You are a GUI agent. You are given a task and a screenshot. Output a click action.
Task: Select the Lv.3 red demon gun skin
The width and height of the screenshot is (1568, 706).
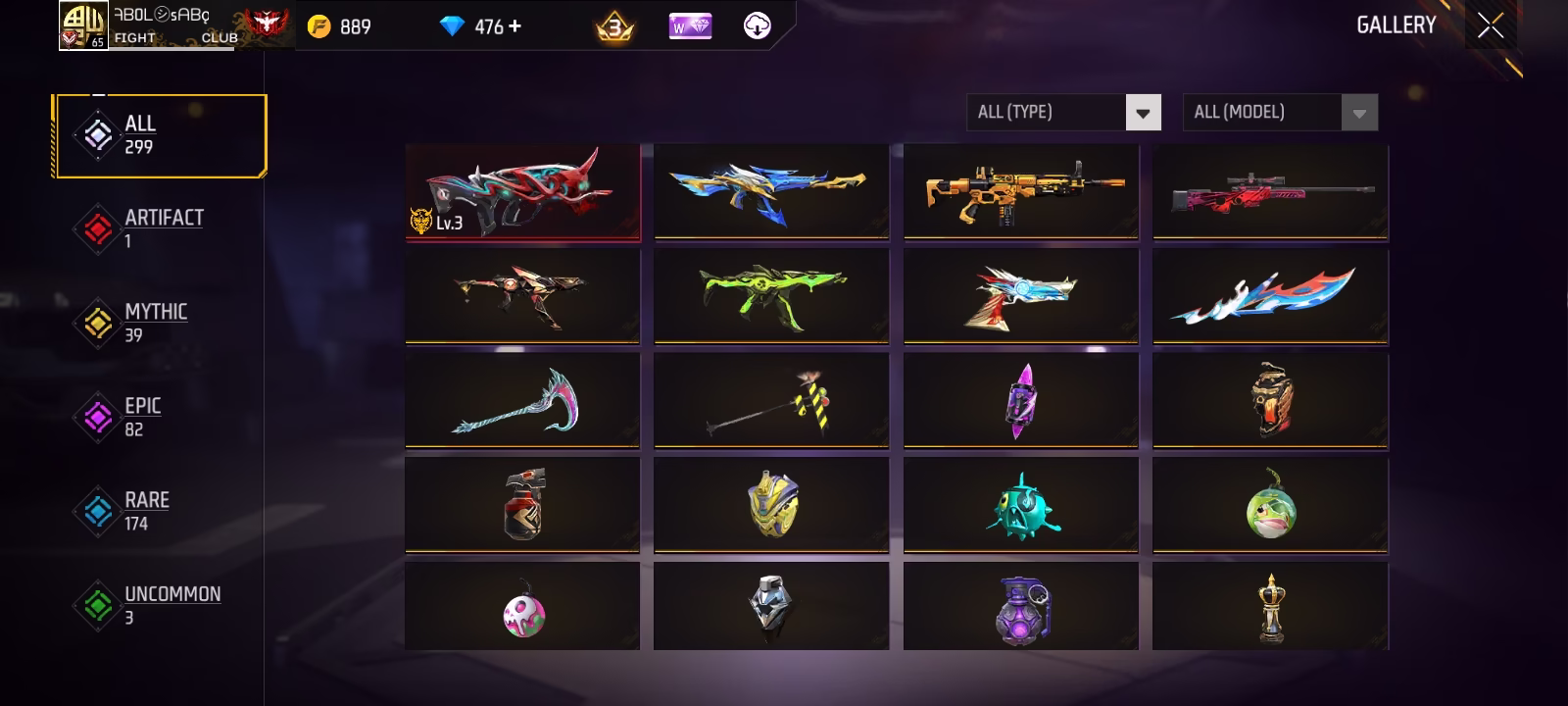[522, 192]
